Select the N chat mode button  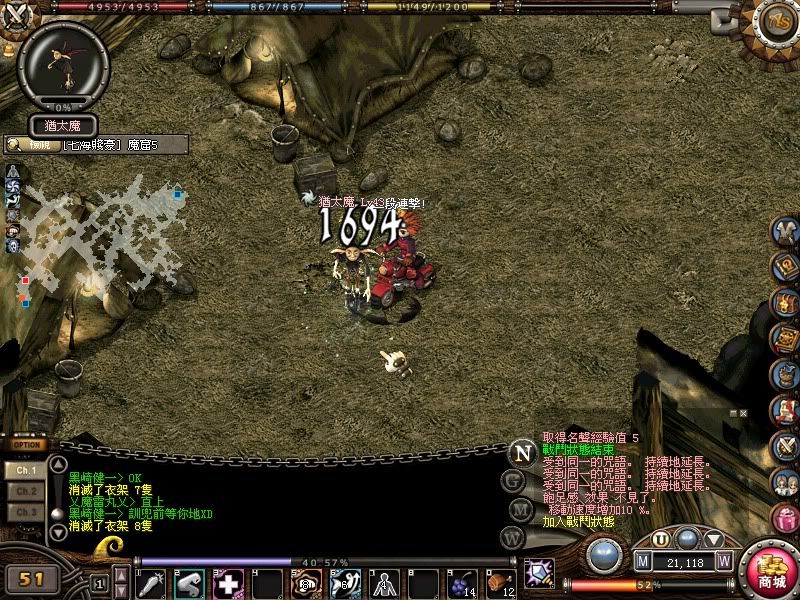(520, 452)
